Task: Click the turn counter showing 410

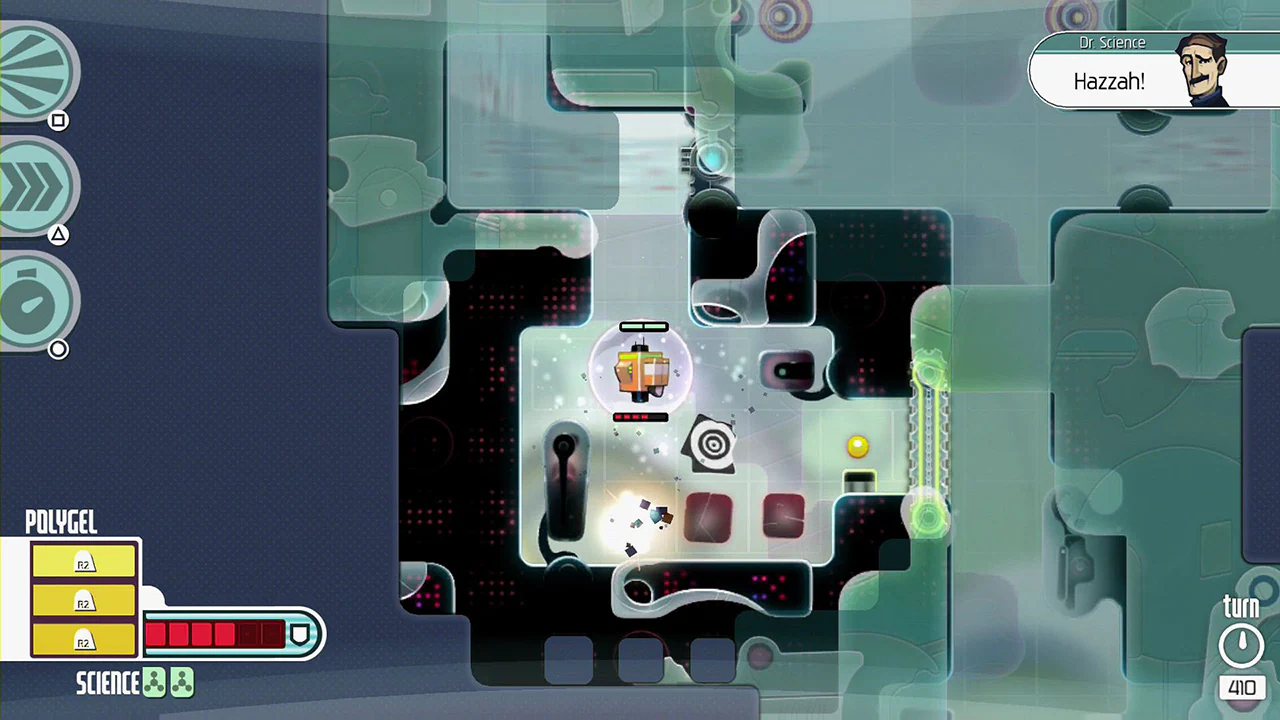Action: coord(1241,688)
